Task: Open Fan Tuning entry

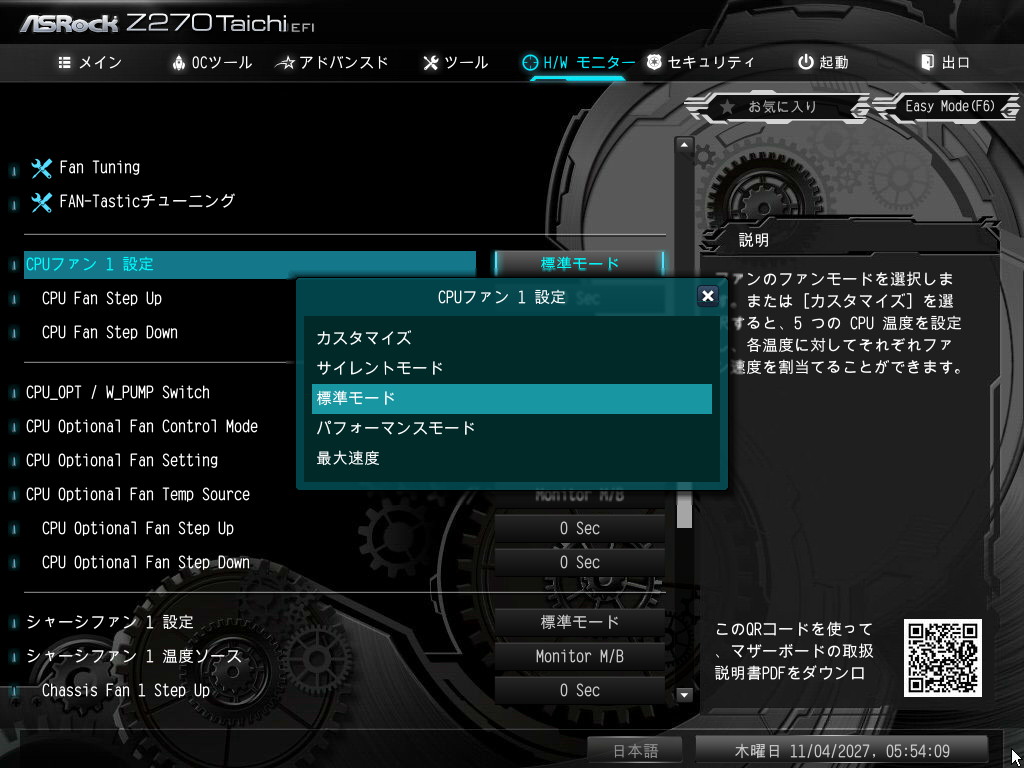Action: [99, 167]
